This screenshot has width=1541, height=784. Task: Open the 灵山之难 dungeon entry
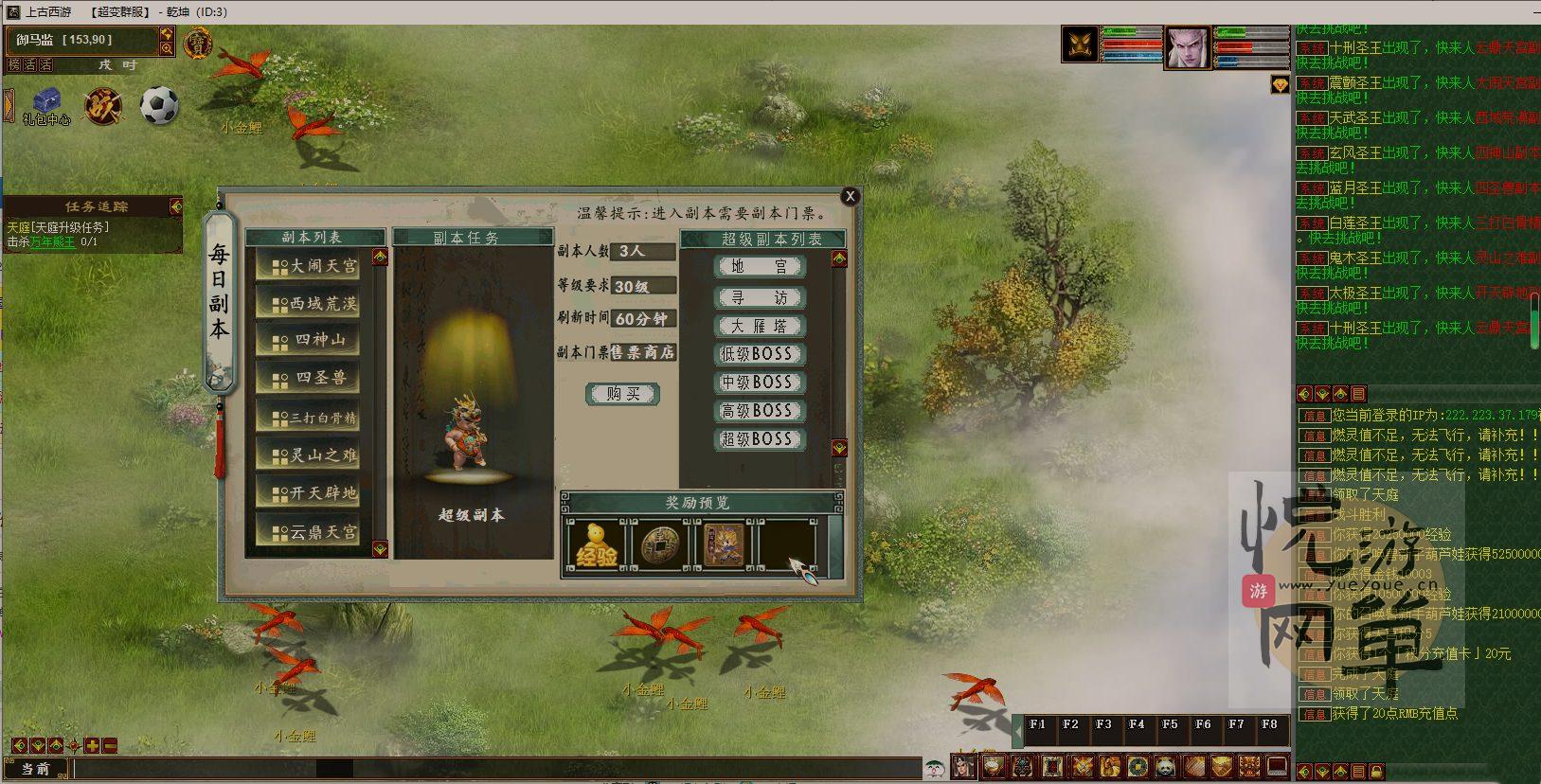pos(315,455)
